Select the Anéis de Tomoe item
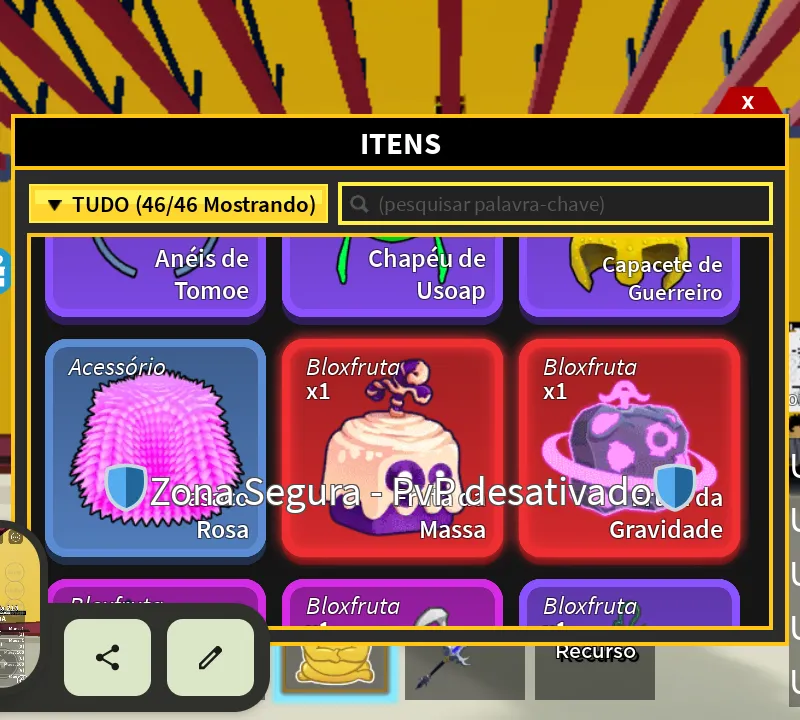Image resolution: width=800 pixels, height=720 pixels. tap(155, 276)
